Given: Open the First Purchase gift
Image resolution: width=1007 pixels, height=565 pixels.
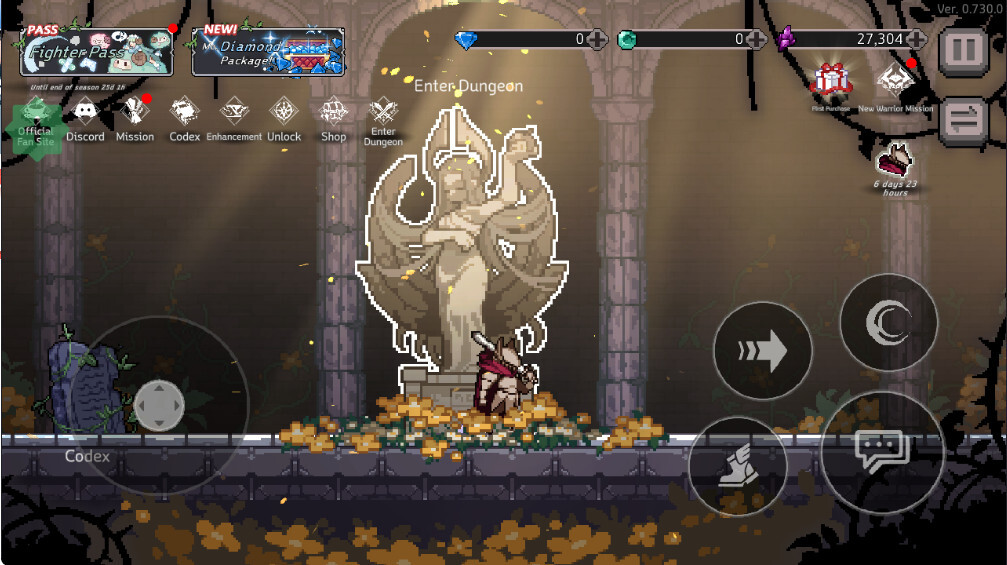Looking at the screenshot, I should 830,83.
